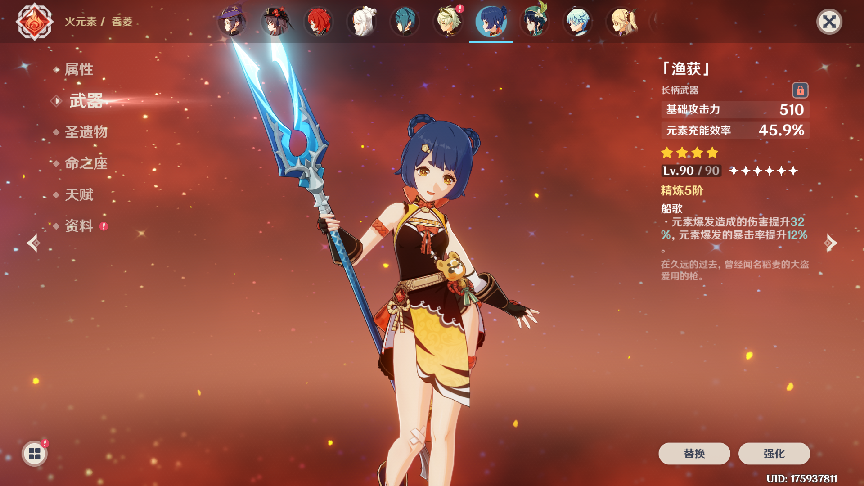Open the 属性 attributes tab

(x=79, y=70)
